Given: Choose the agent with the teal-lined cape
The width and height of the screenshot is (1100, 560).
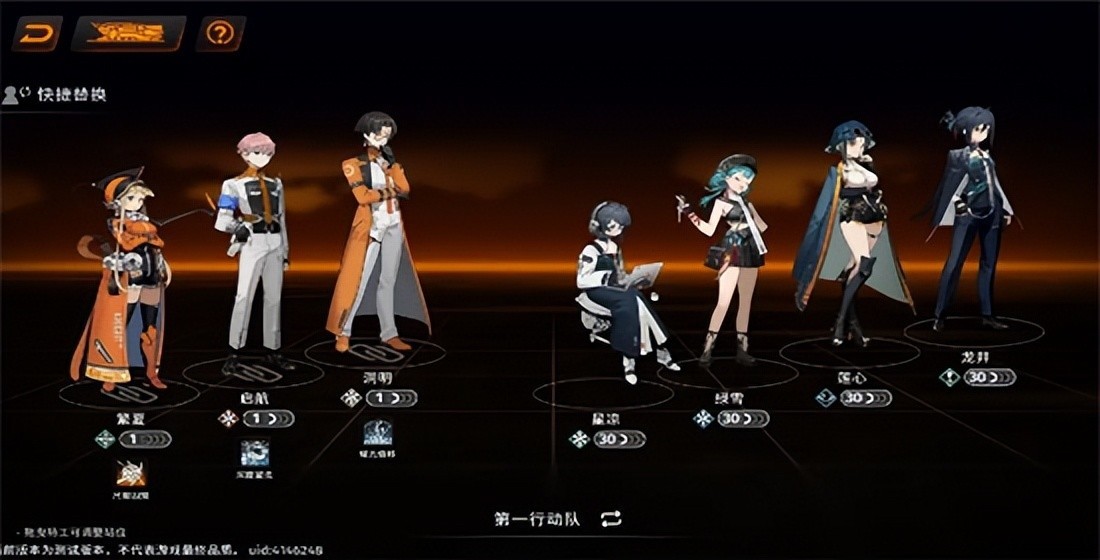Looking at the screenshot, I should [850, 230].
